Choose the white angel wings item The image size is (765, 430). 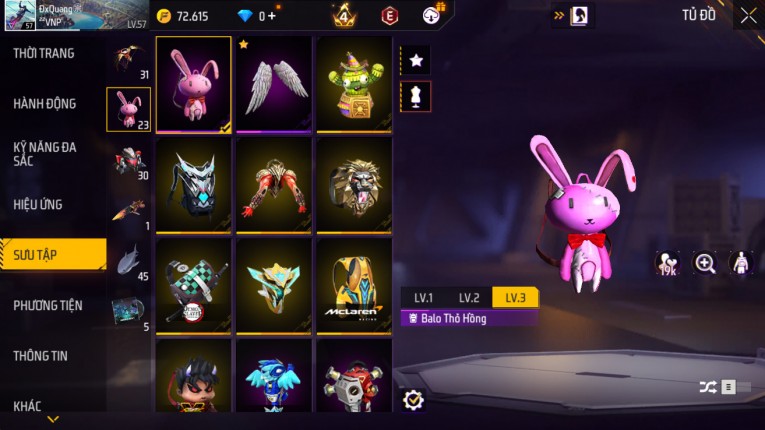273,84
